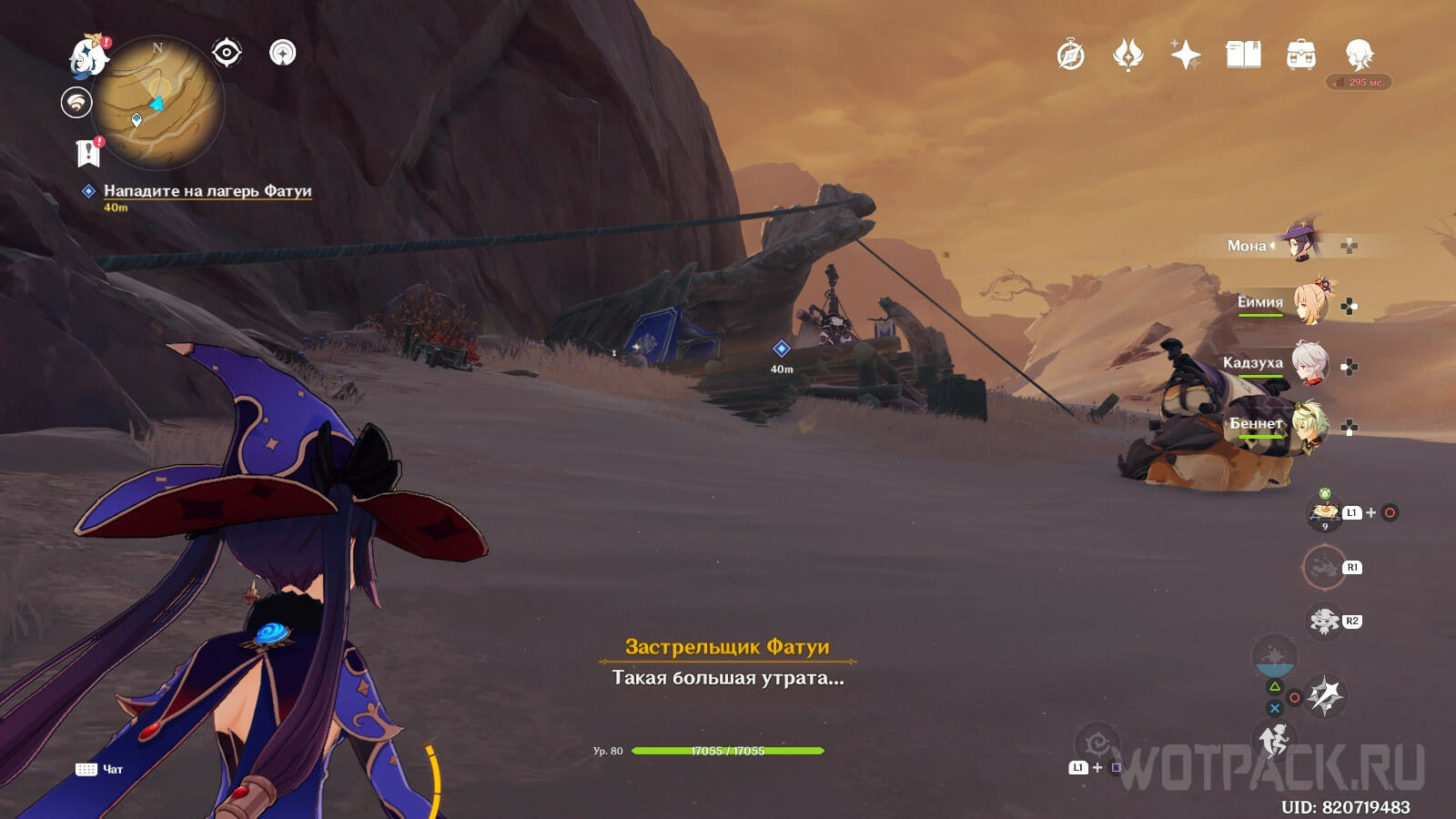Viewport: 1456px width, 819px height.
Task: Open the compass events icon
Action: click(x=1071, y=56)
